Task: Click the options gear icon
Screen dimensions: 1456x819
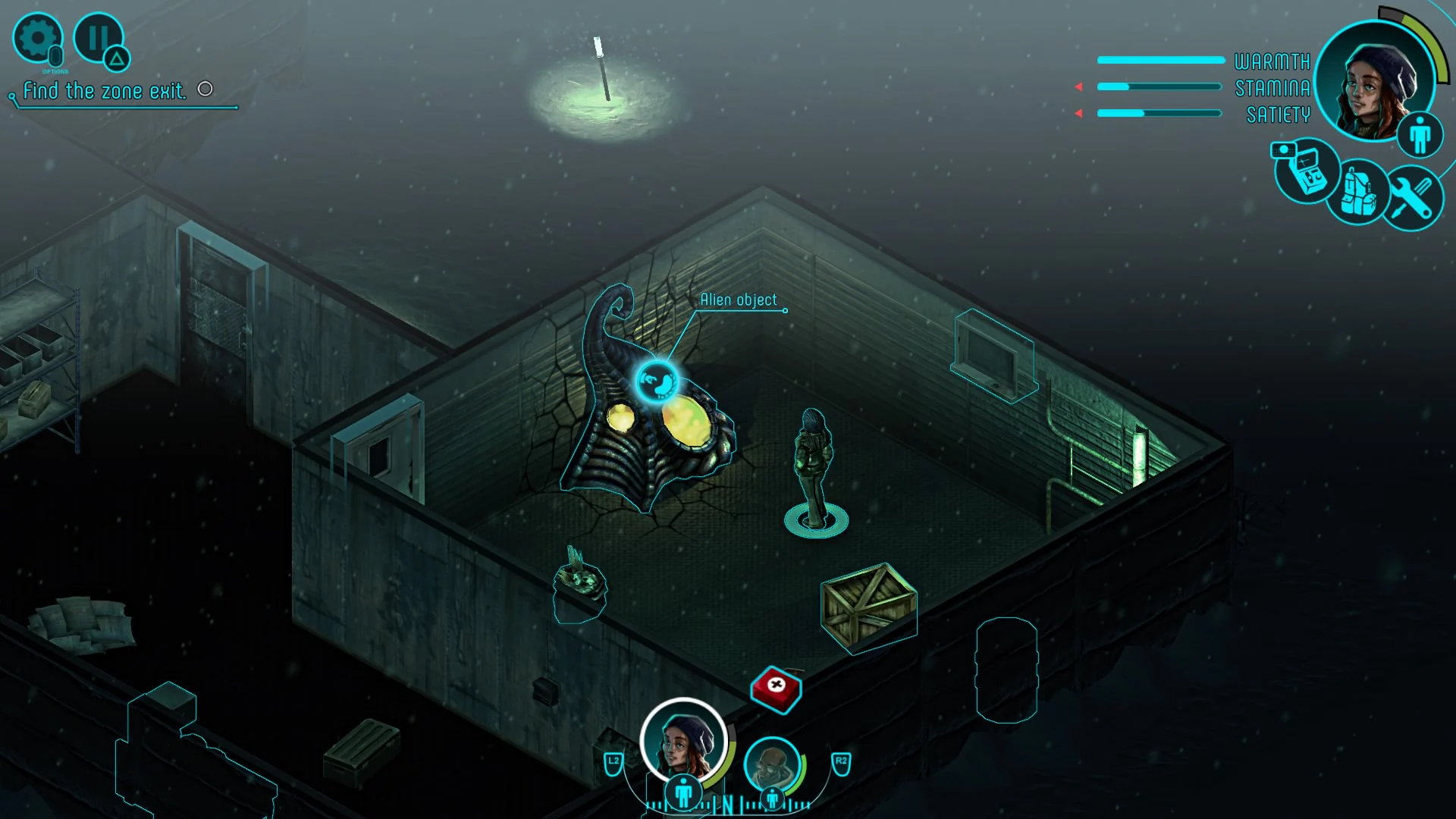Action: (x=39, y=38)
